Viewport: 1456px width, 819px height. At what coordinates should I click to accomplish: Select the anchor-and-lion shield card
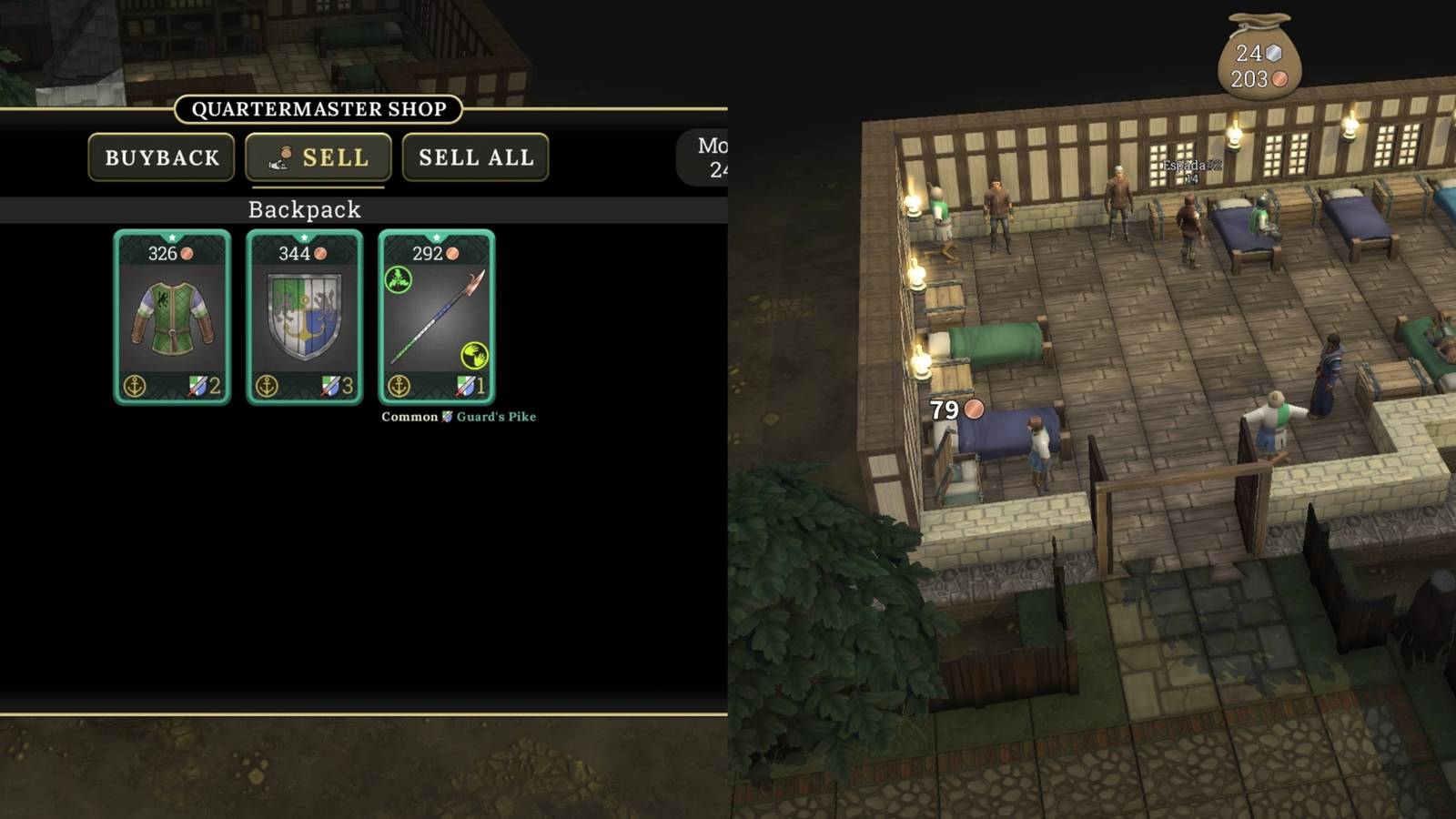click(304, 318)
